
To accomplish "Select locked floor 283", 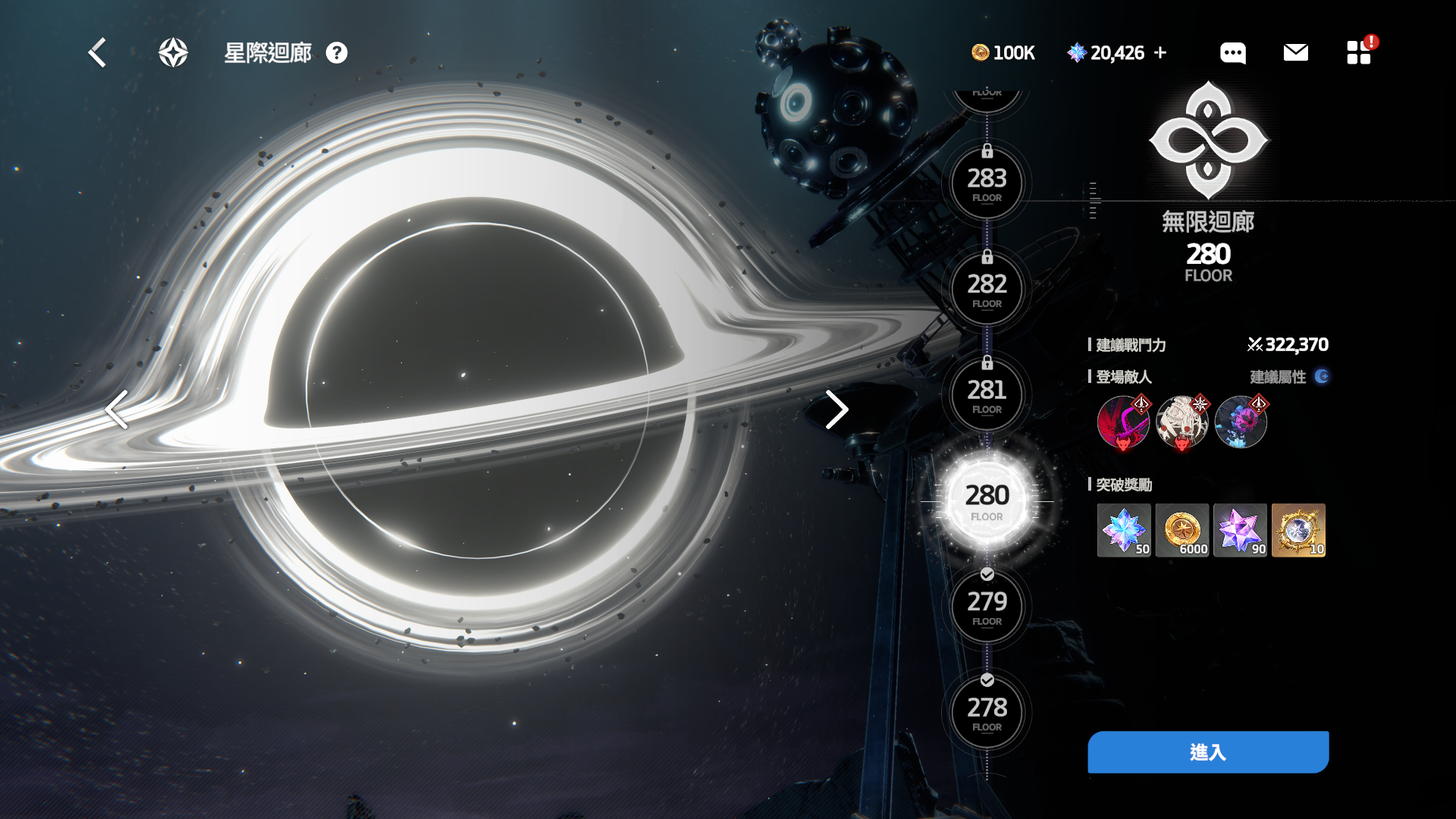I will point(987,184).
